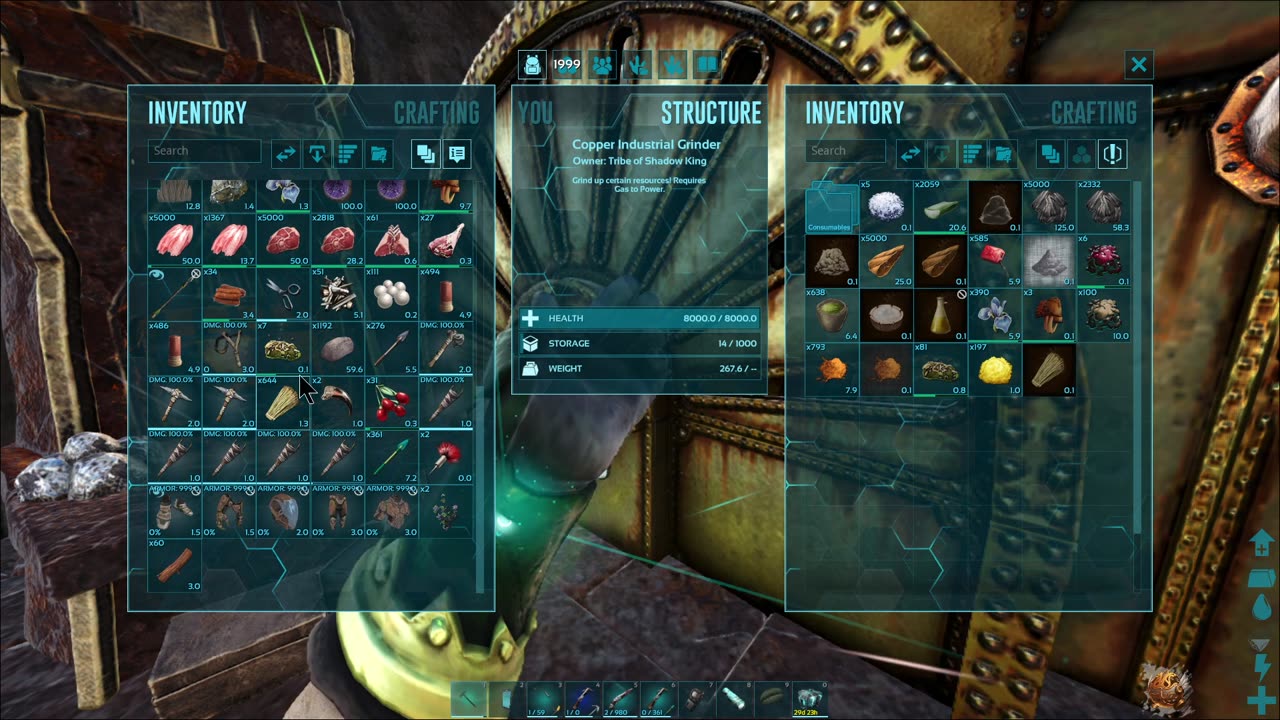1280x720 pixels.
Task: Select the blue flower stack in grinder
Action: tap(994, 316)
